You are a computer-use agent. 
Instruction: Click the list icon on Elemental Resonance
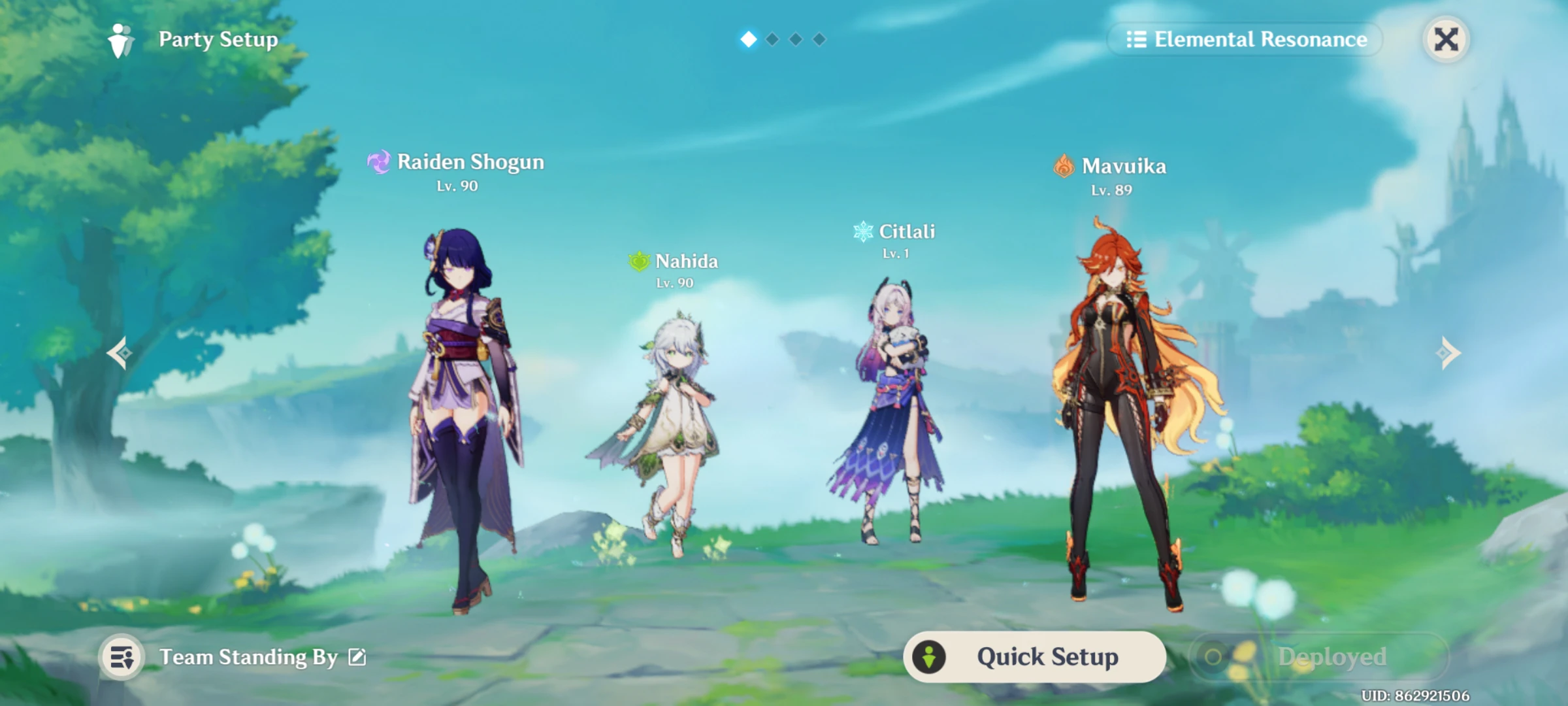coord(1138,39)
